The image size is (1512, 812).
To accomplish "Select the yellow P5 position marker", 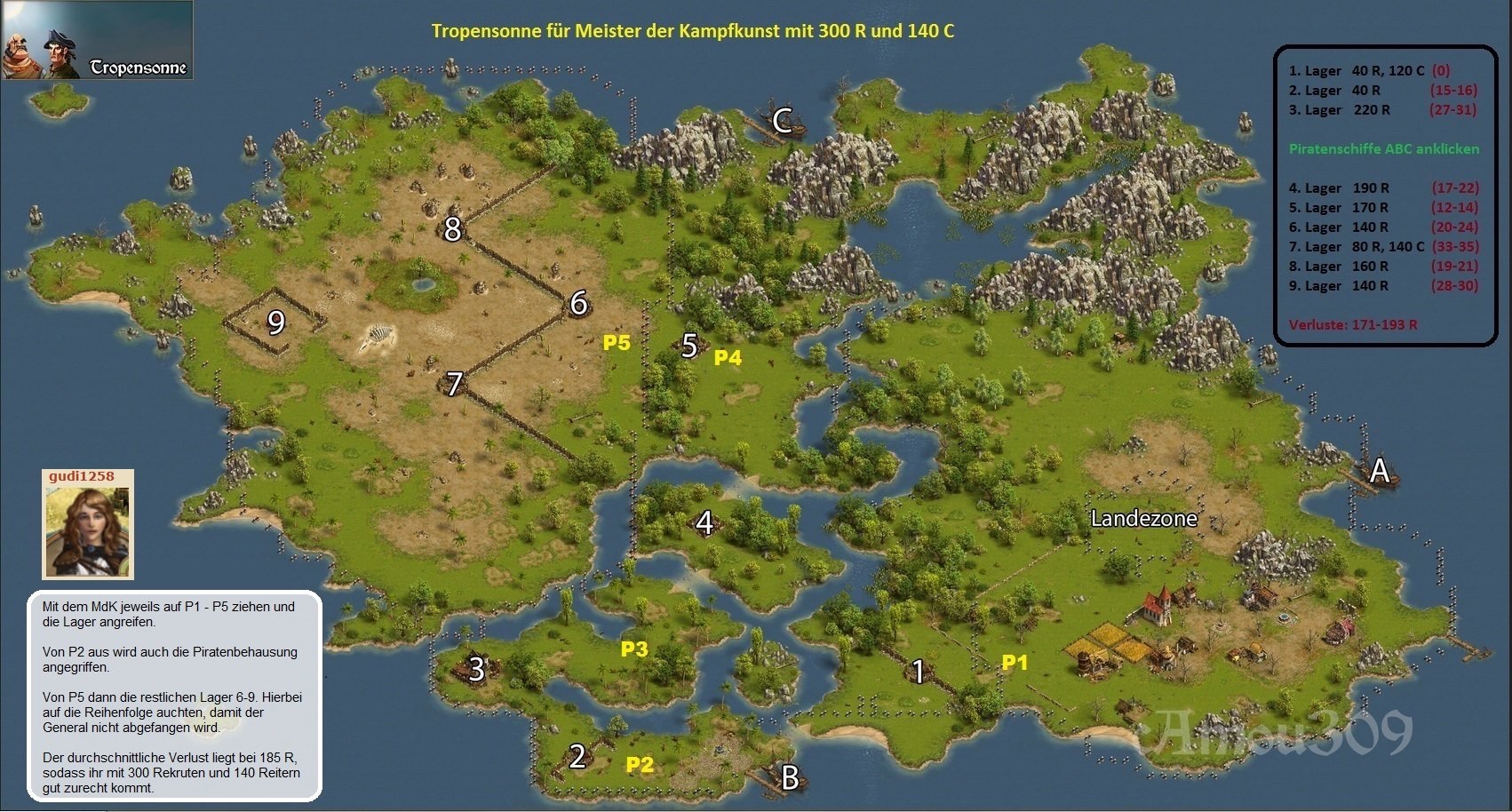I will coord(617,343).
